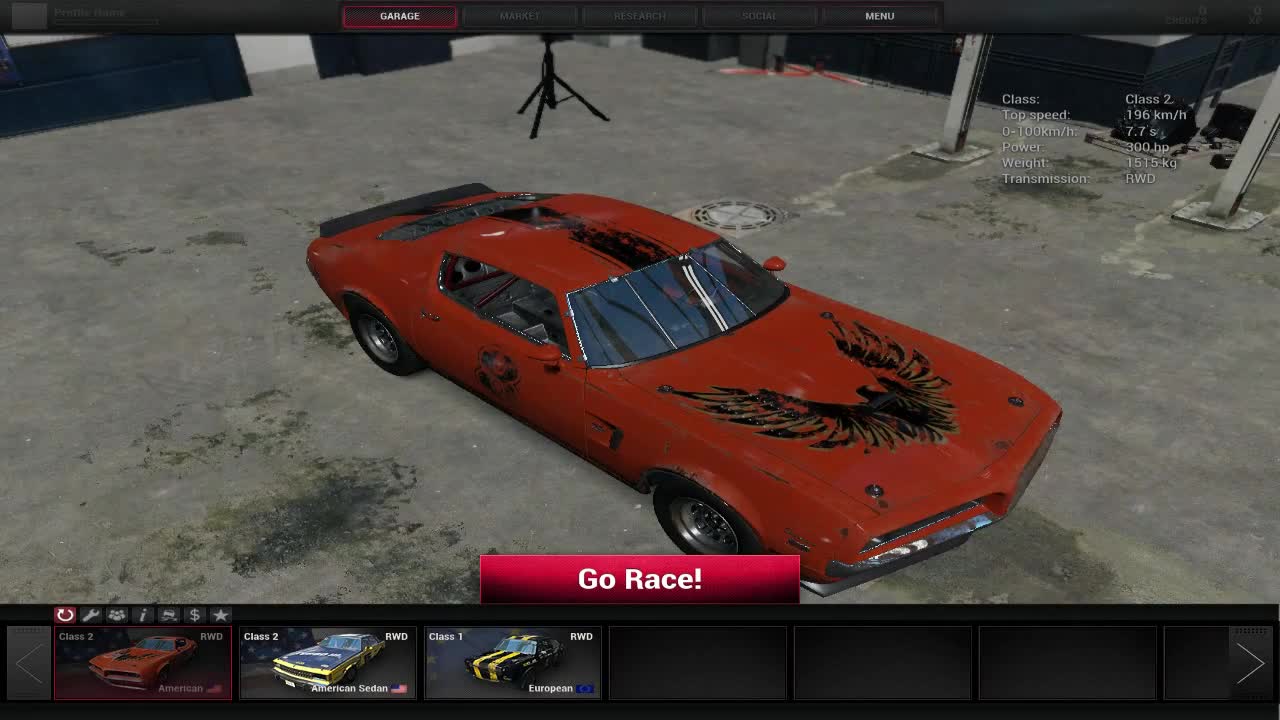Click the Credits counter

pos(1187,15)
